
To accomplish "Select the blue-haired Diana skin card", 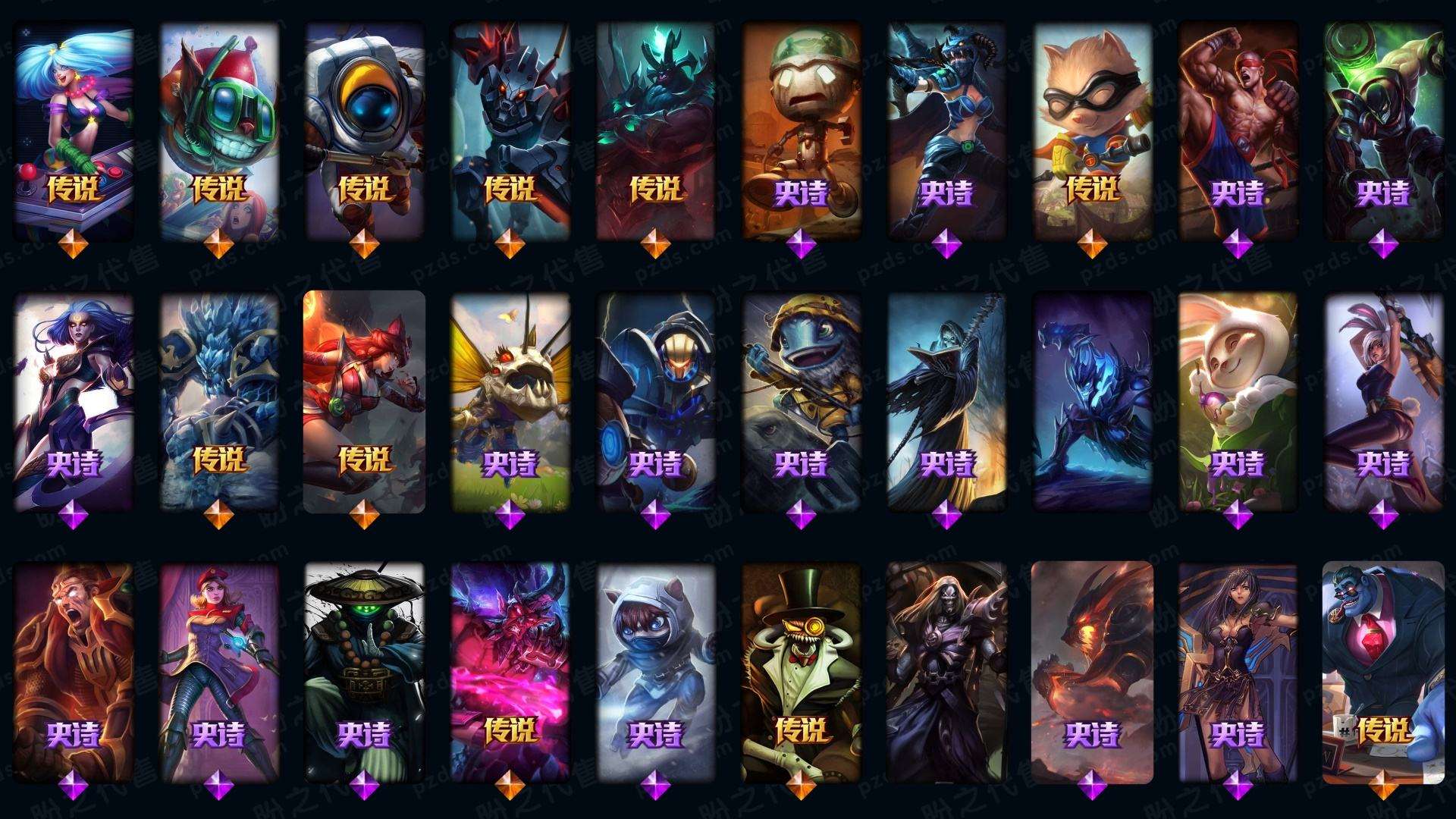I will click(74, 400).
